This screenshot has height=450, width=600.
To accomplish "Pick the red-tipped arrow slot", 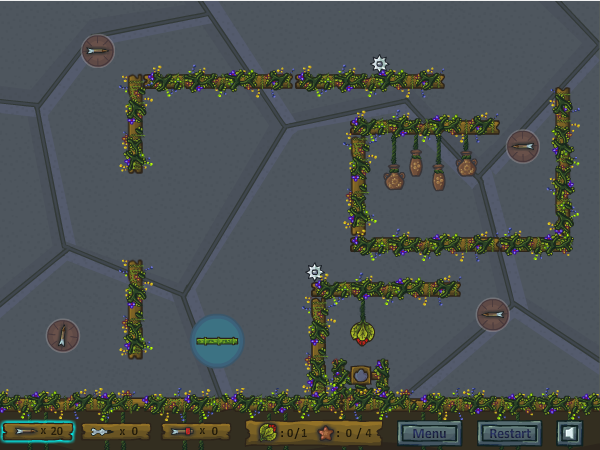I will pyautogui.click(x=196, y=431).
